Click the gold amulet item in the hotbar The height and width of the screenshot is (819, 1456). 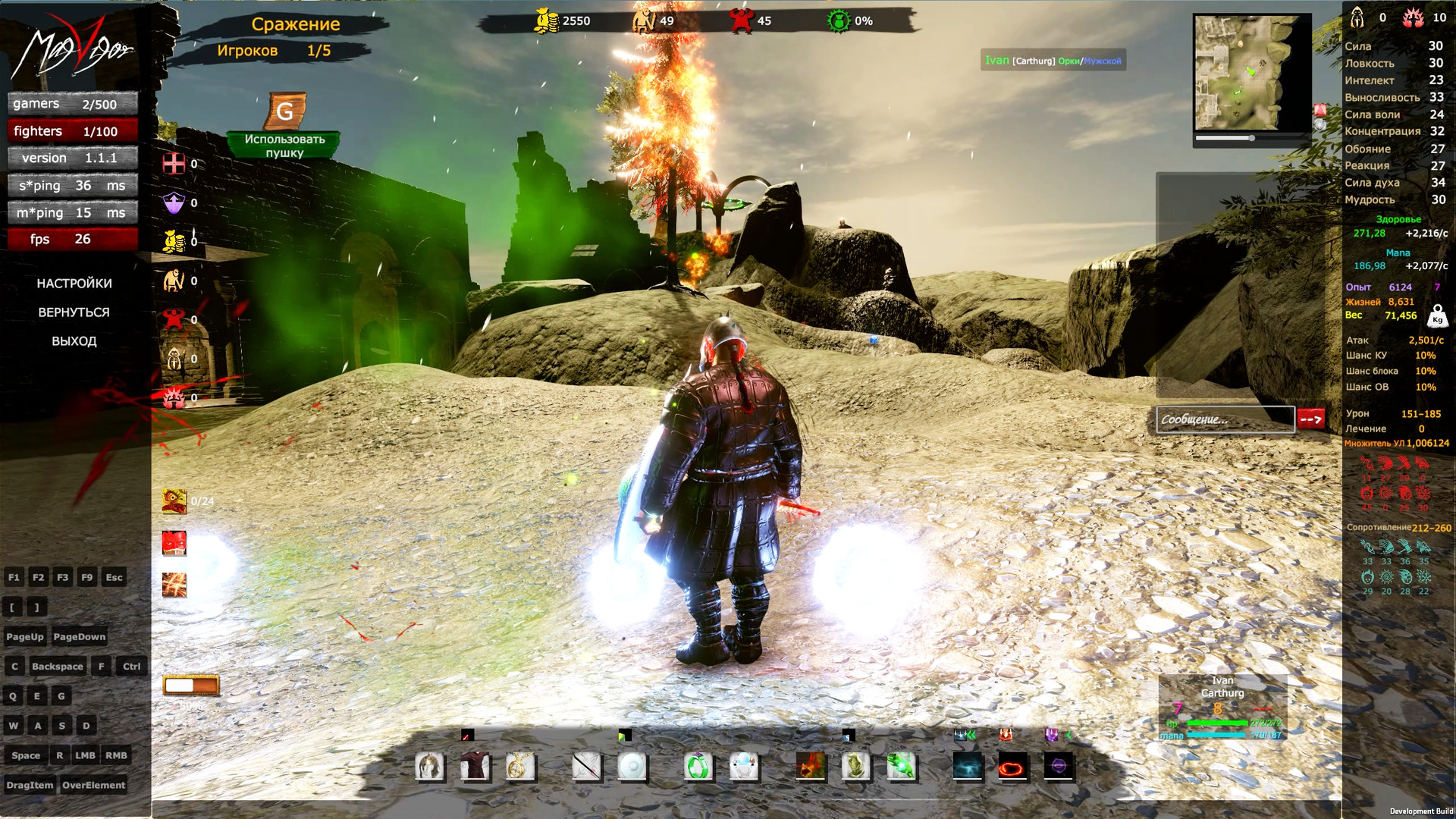coord(520,766)
